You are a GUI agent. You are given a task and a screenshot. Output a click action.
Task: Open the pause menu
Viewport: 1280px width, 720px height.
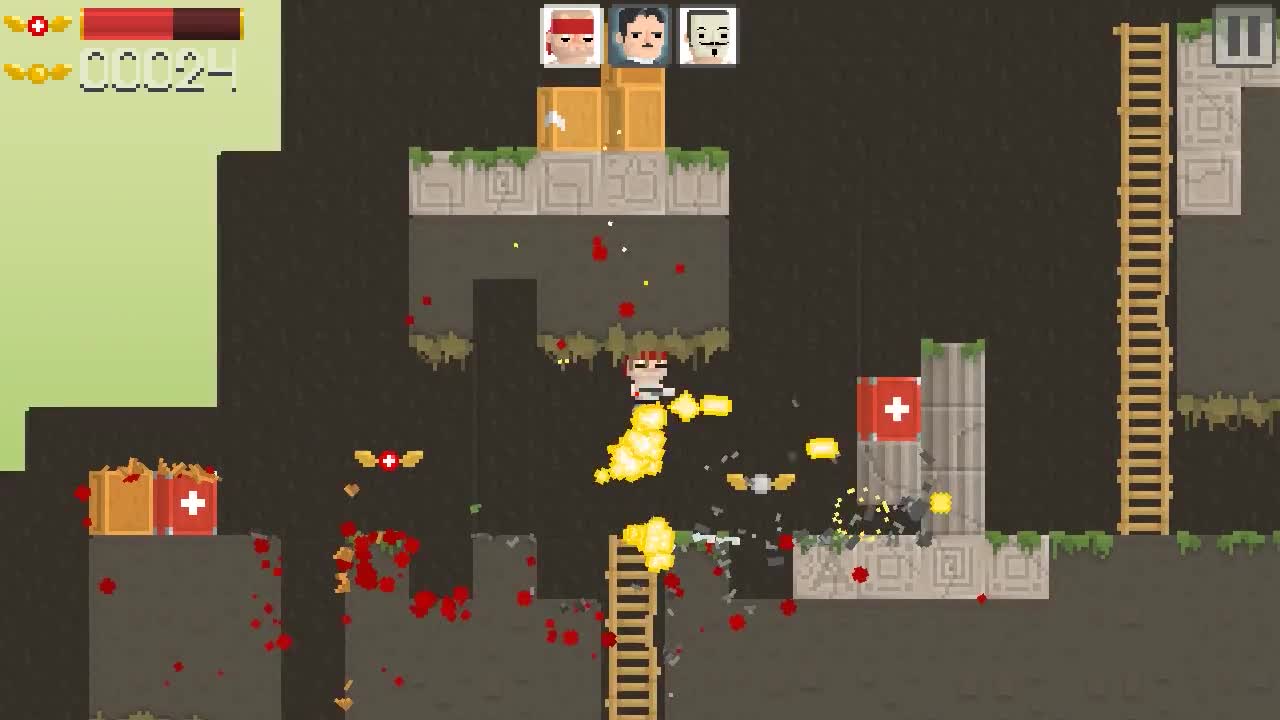click(x=1241, y=36)
